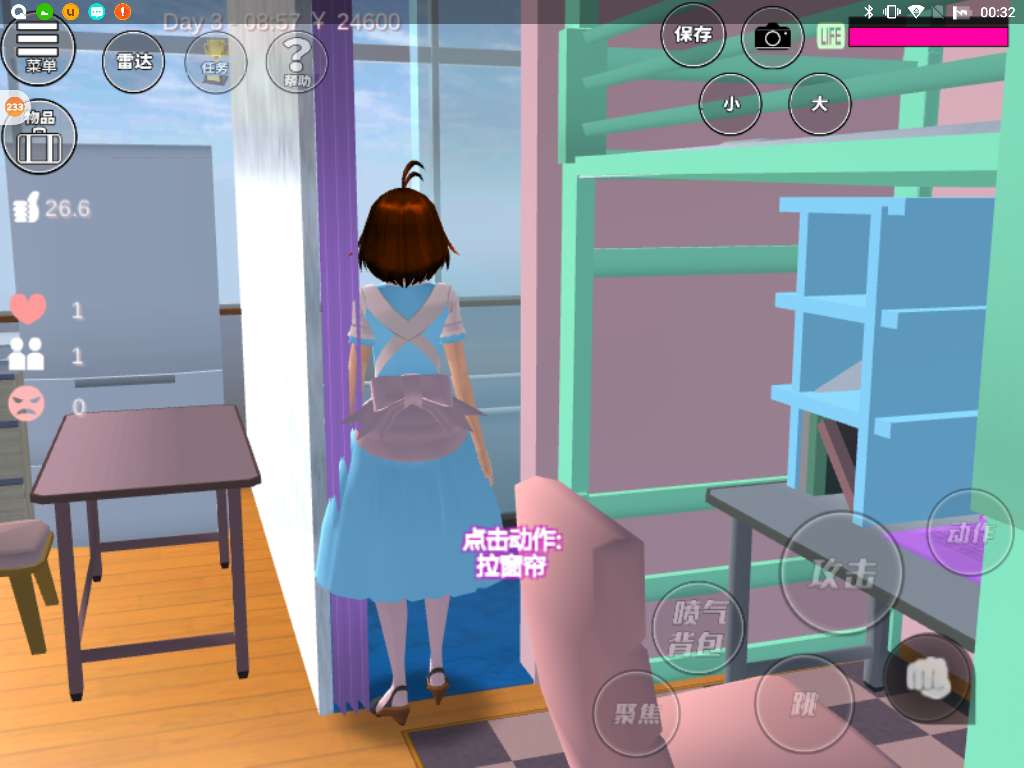Tap the fist punch button
The width and height of the screenshot is (1024, 768).
coord(927,678)
